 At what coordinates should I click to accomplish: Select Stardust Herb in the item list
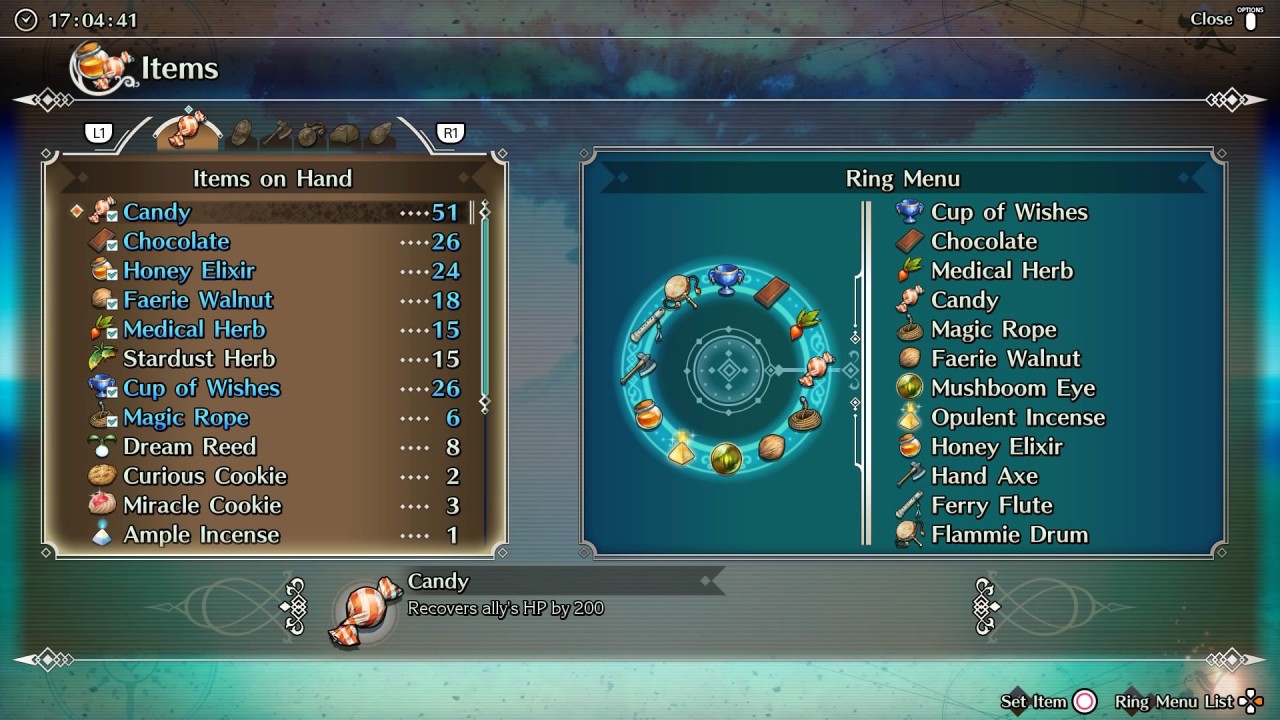tap(198, 359)
